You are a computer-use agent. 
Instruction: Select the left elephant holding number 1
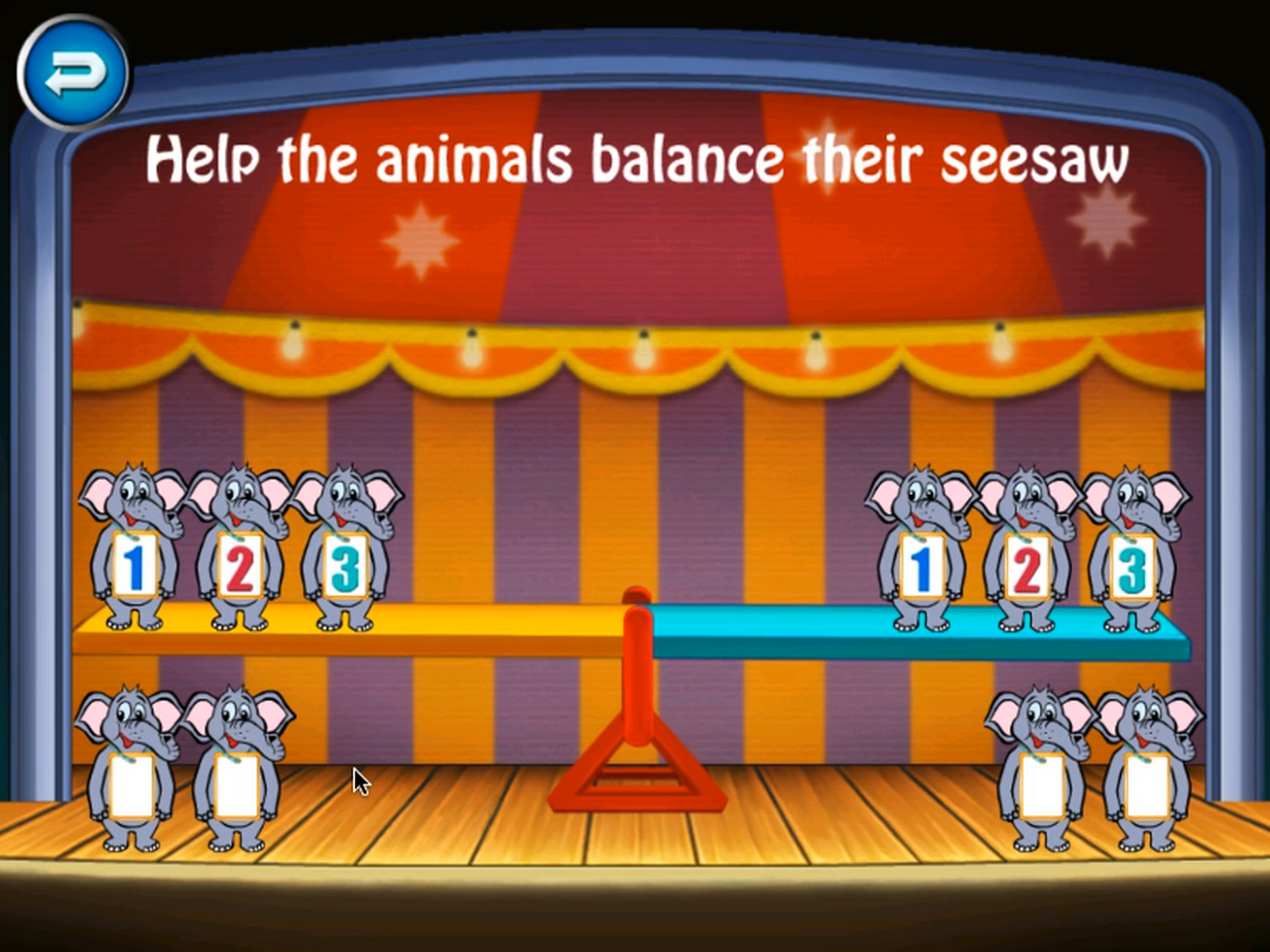[x=134, y=555]
